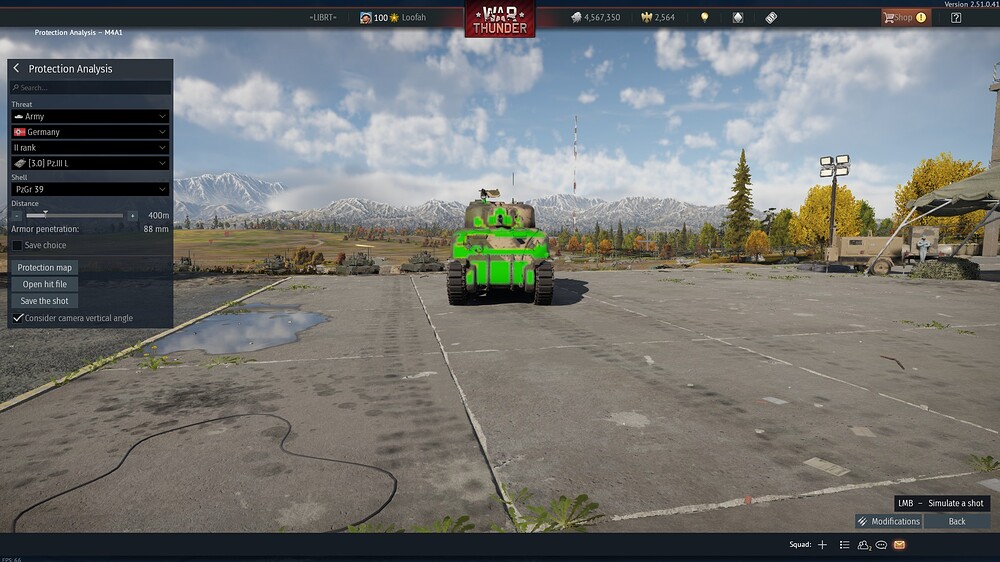Choose a shell from the PzGr 39 dropdown

pos(90,189)
